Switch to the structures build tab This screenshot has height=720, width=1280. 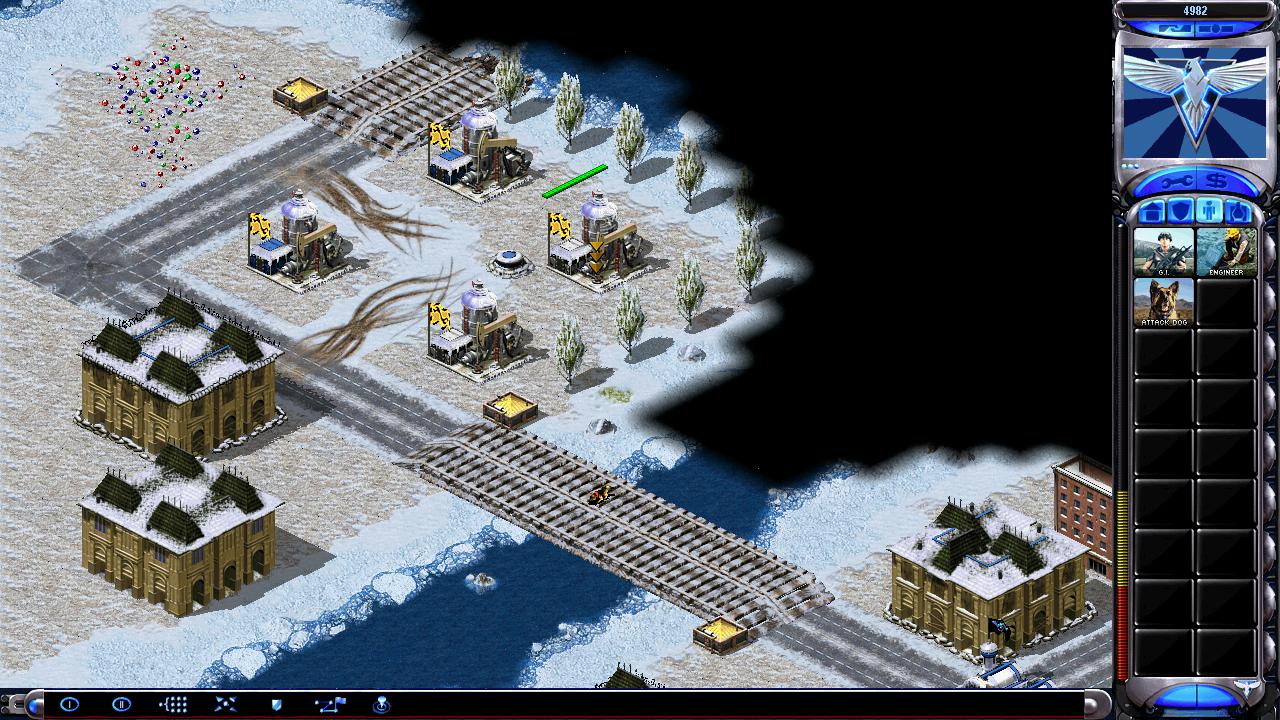1151,212
